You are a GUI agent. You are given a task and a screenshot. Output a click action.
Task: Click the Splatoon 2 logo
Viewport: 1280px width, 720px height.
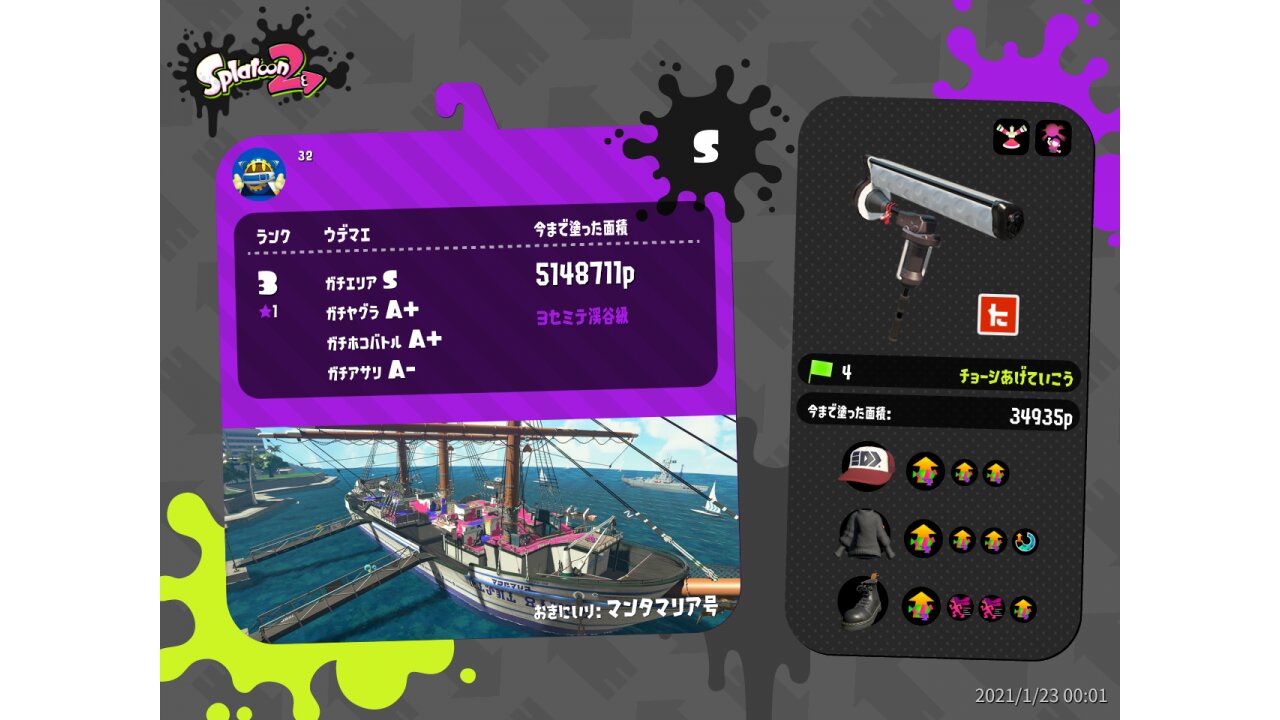[x=261, y=75]
